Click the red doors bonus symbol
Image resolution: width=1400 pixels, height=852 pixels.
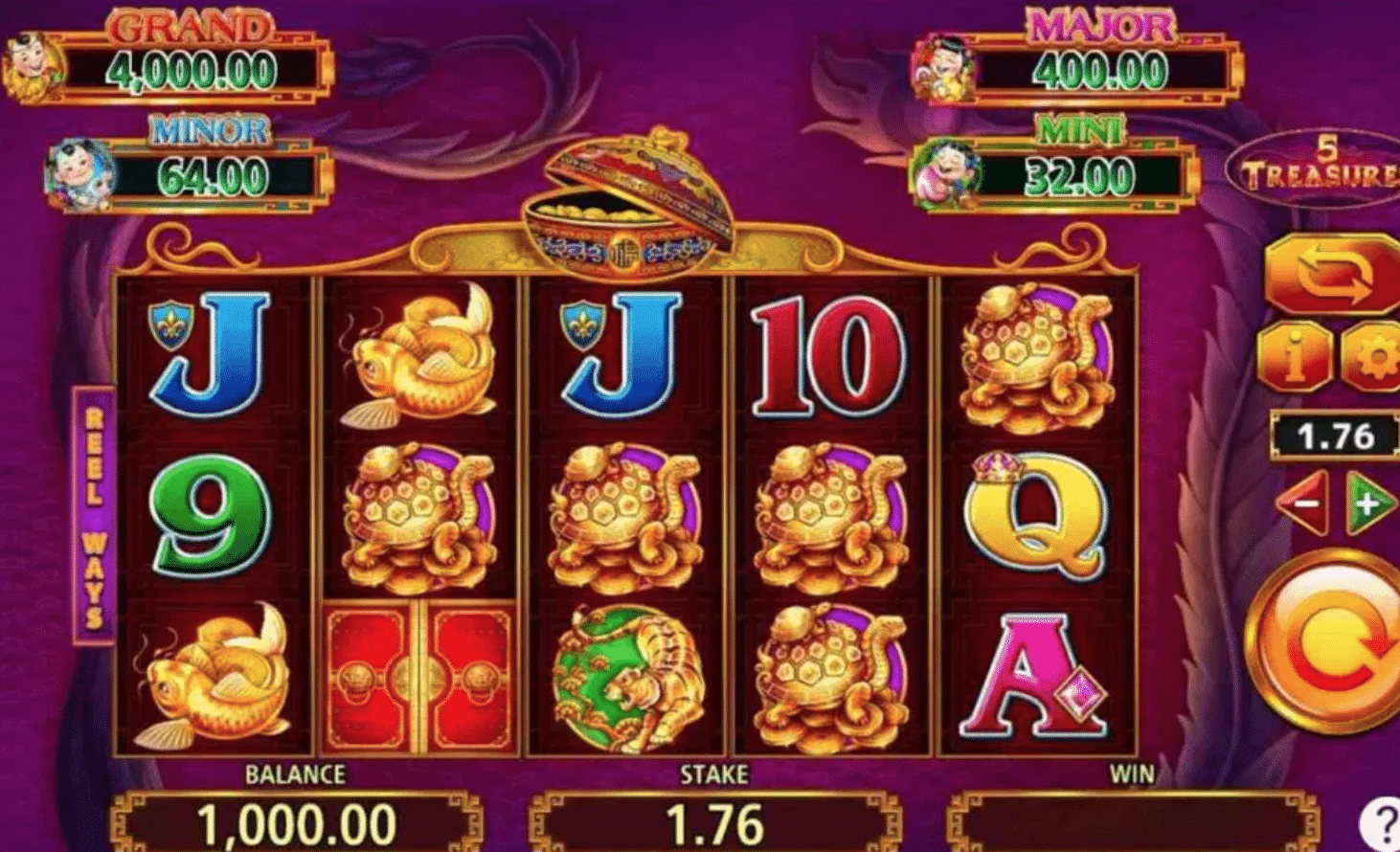tap(417, 680)
